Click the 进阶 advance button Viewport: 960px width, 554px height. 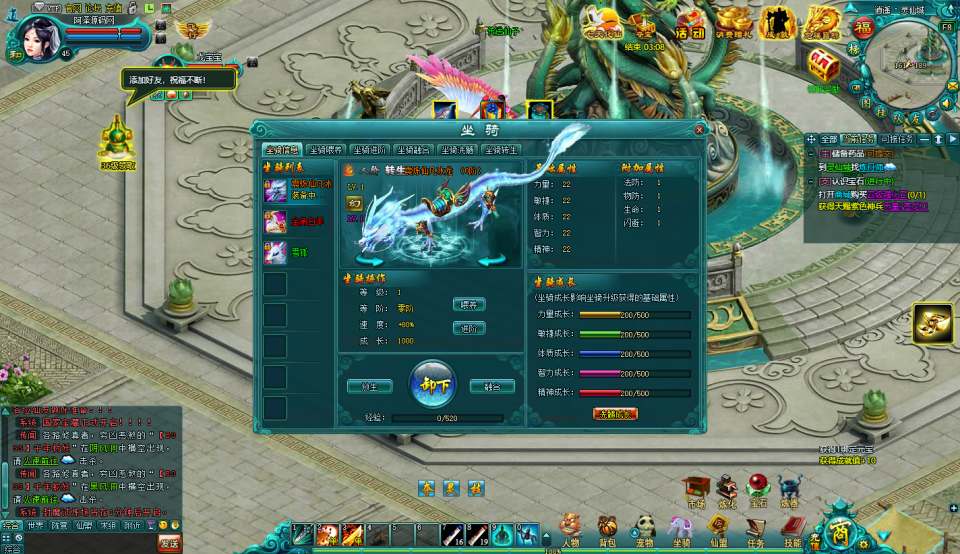coord(469,328)
